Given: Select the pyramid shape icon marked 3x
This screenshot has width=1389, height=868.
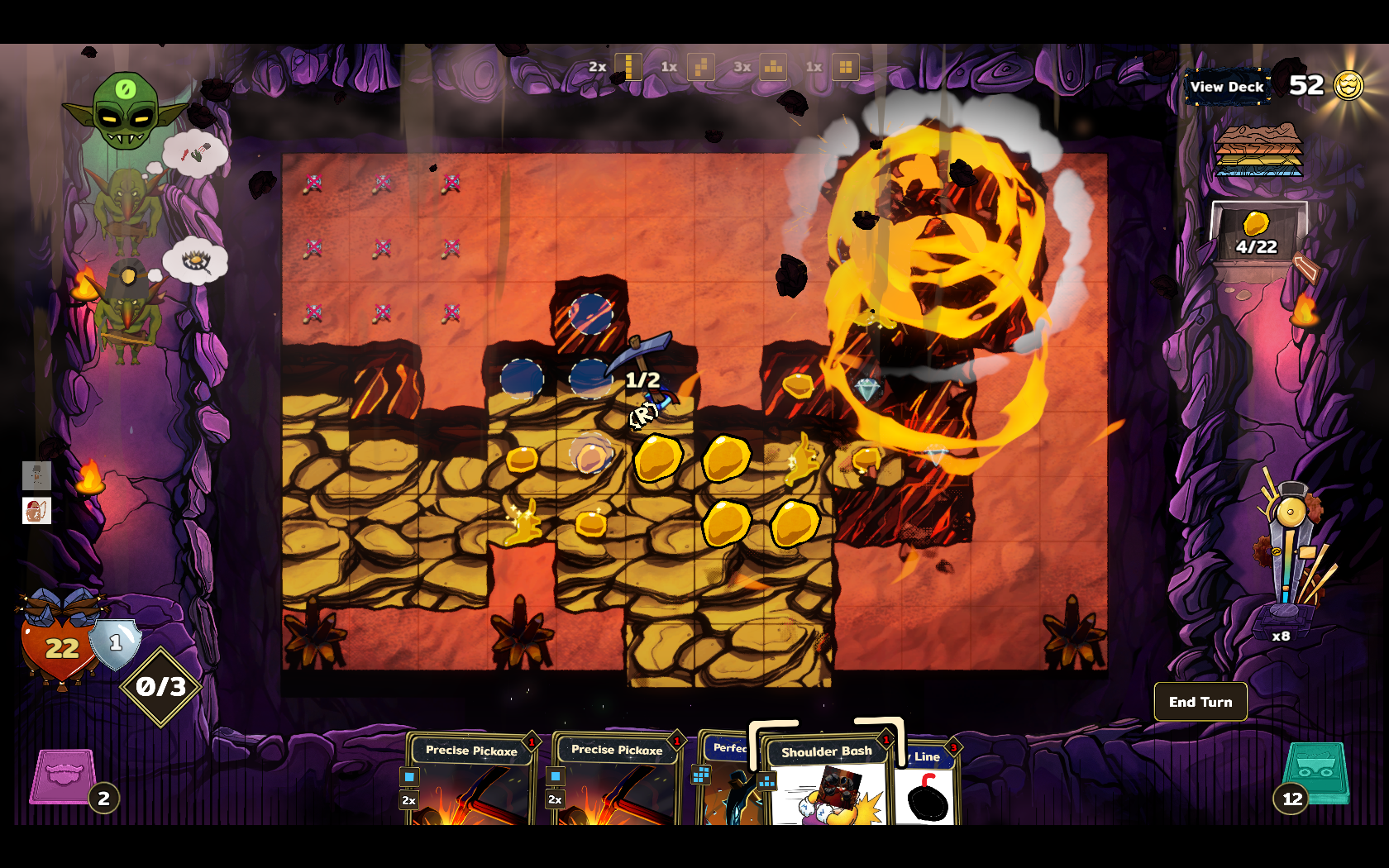Looking at the screenshot, I should (773, 67).
